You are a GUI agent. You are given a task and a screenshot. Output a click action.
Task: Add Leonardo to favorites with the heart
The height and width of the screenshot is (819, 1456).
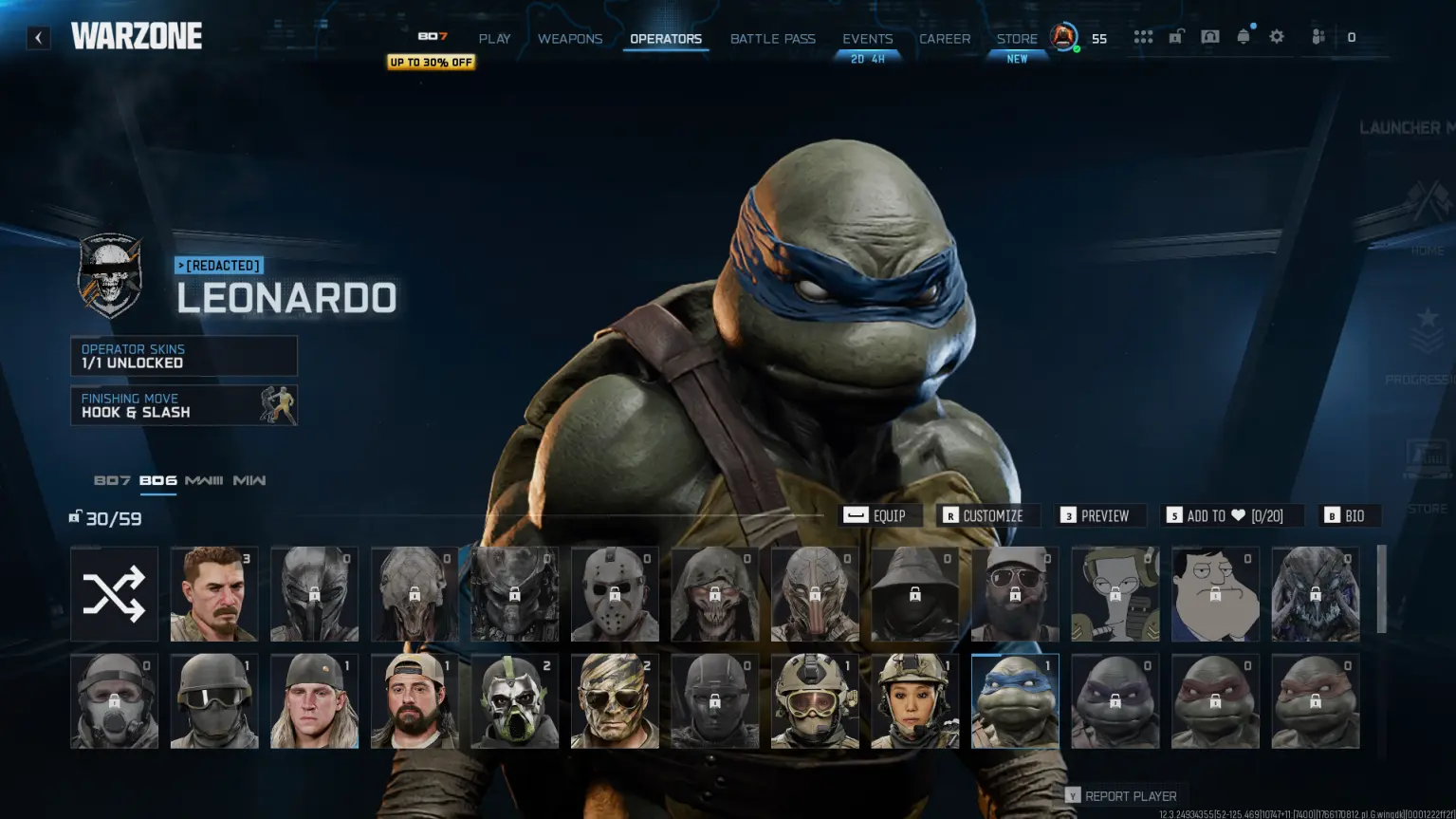1232,515
